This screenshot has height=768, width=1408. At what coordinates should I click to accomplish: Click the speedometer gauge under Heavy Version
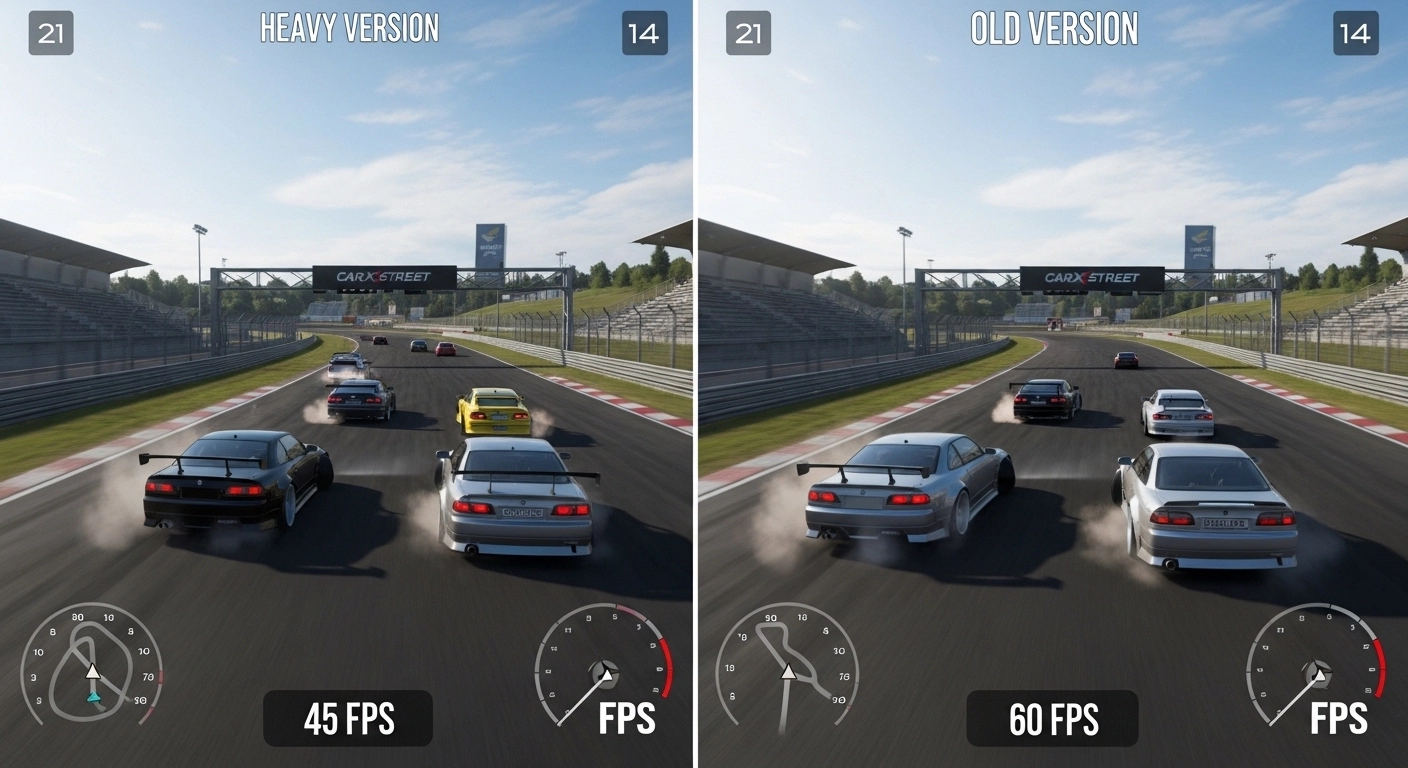[x=603, y=675]
